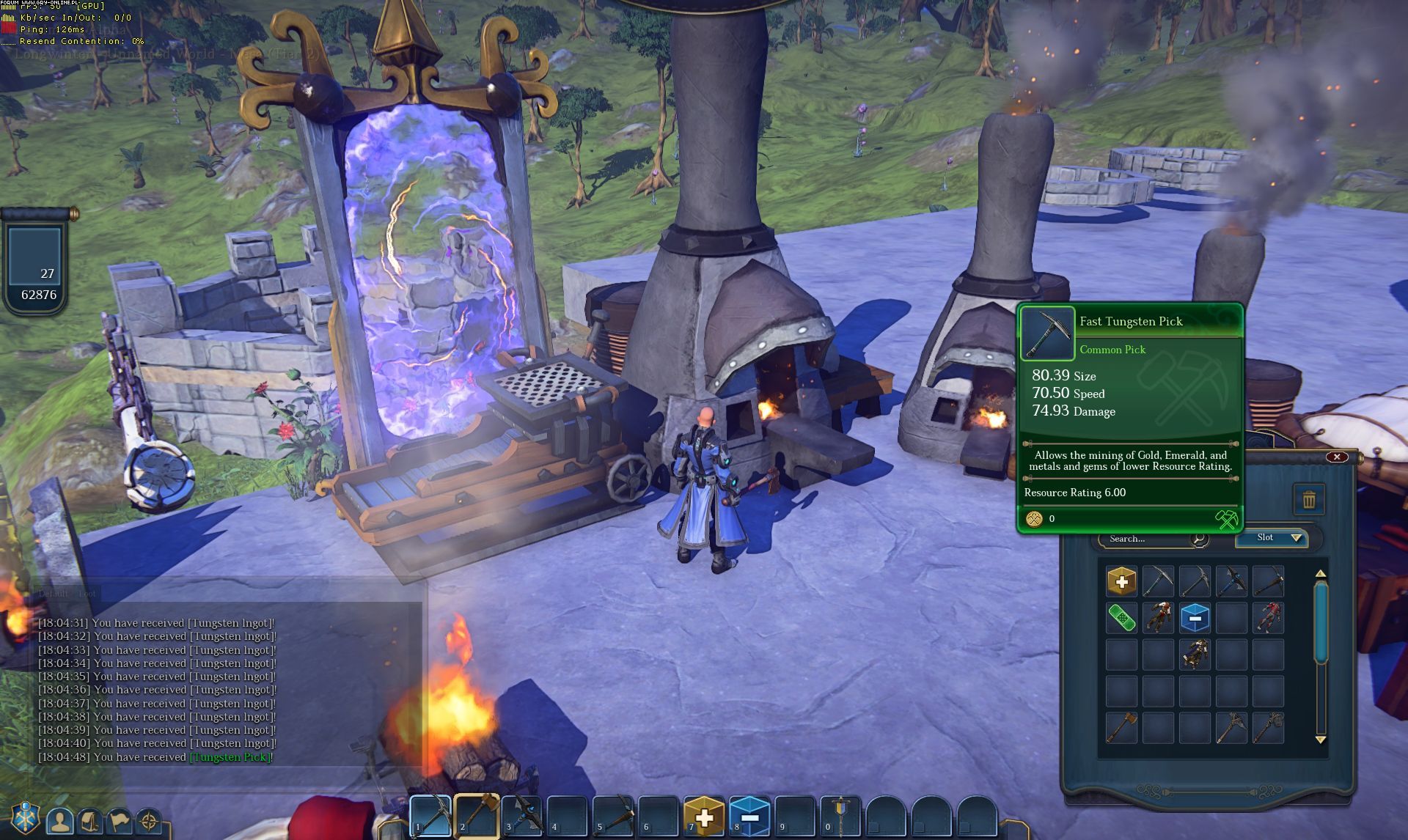This screenshot has width=1408, height=840.
Task: Select the gold plus cube in inventory
Action: pyautogui.click(x=1121, y=581)
